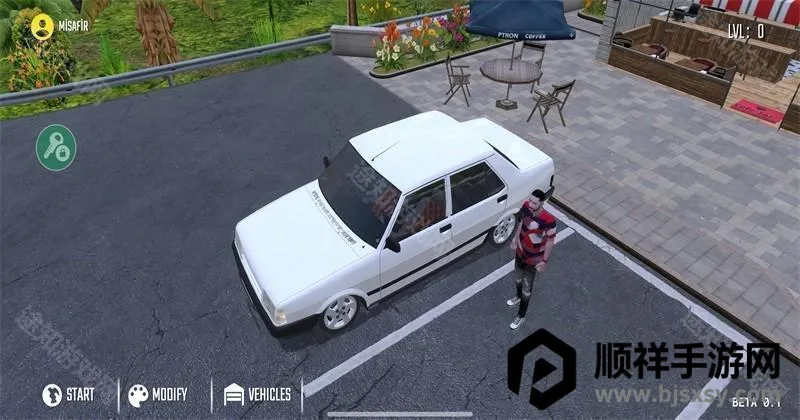
Task: Start the game with the START button
Action: click(x=69, y=395)
